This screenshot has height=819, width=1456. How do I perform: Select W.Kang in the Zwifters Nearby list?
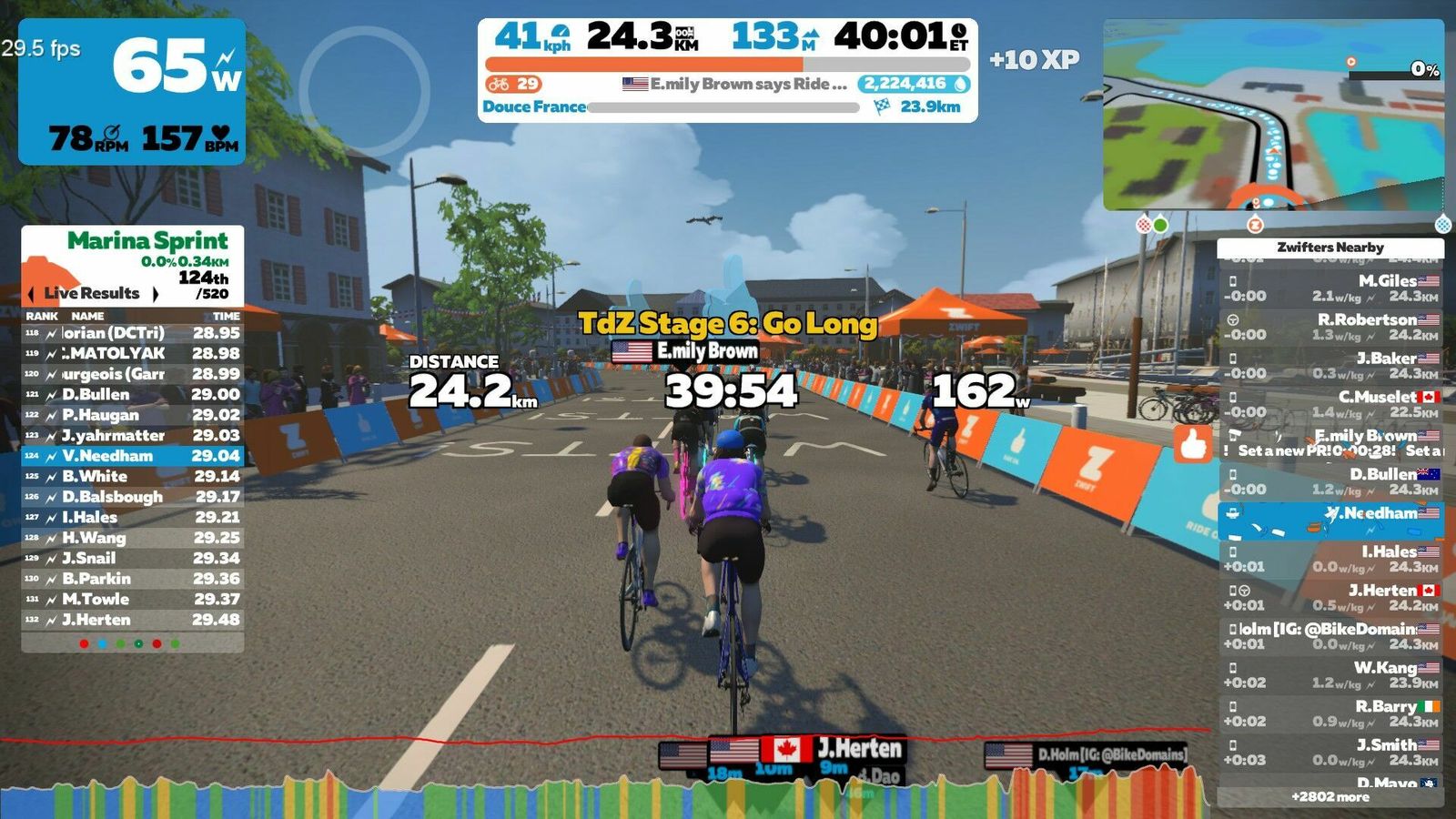point(1330,675)
